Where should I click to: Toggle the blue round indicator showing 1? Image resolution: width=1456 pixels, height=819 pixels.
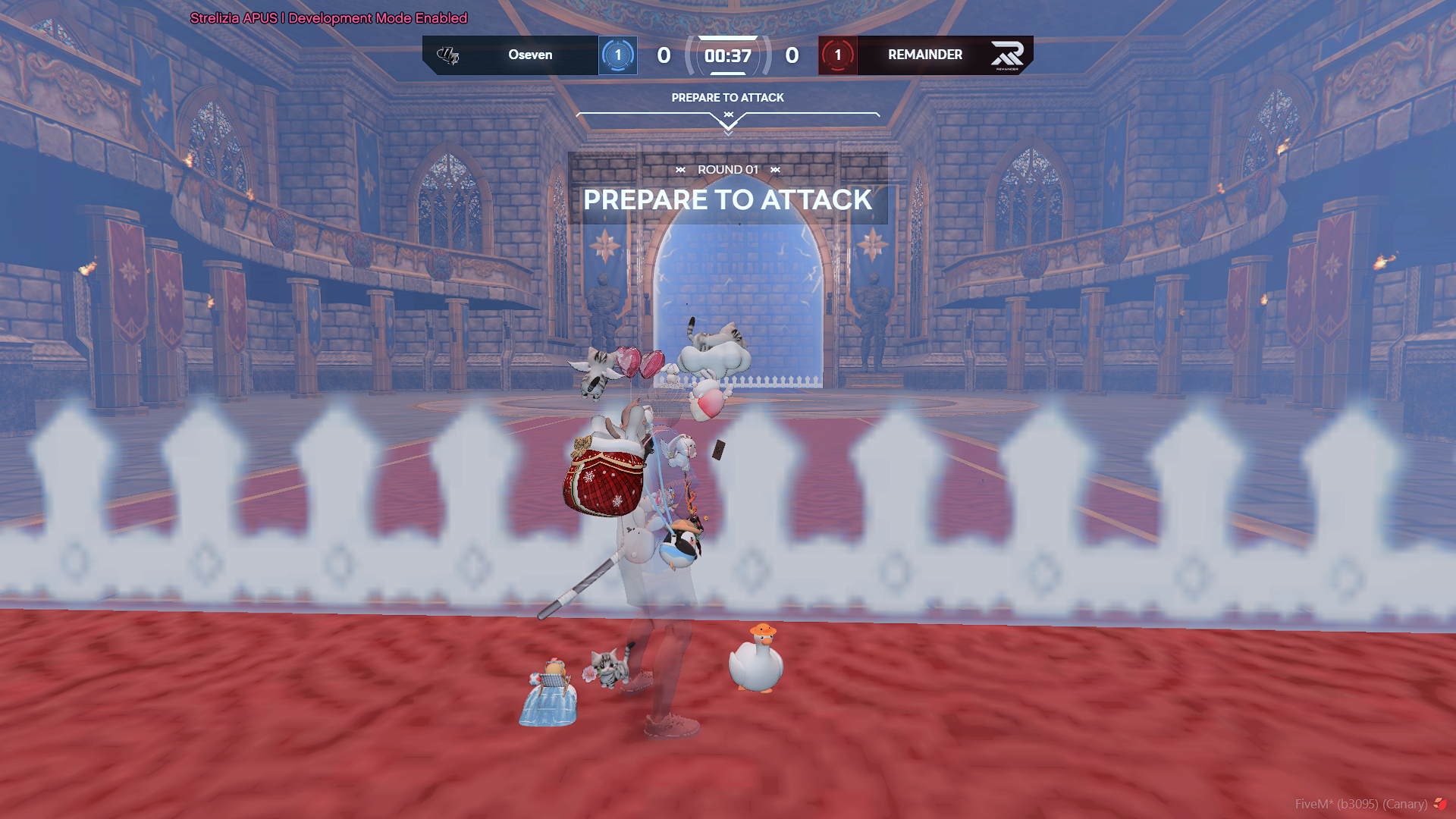618,55
